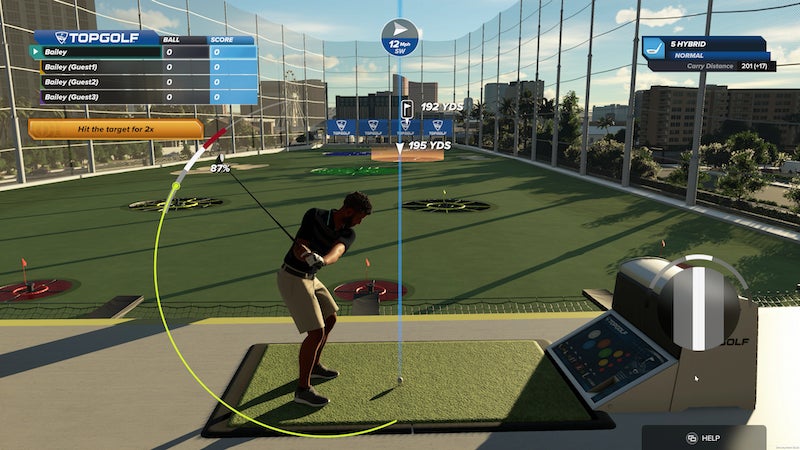
Task: Open the Help panel
Action: [703, 438]
